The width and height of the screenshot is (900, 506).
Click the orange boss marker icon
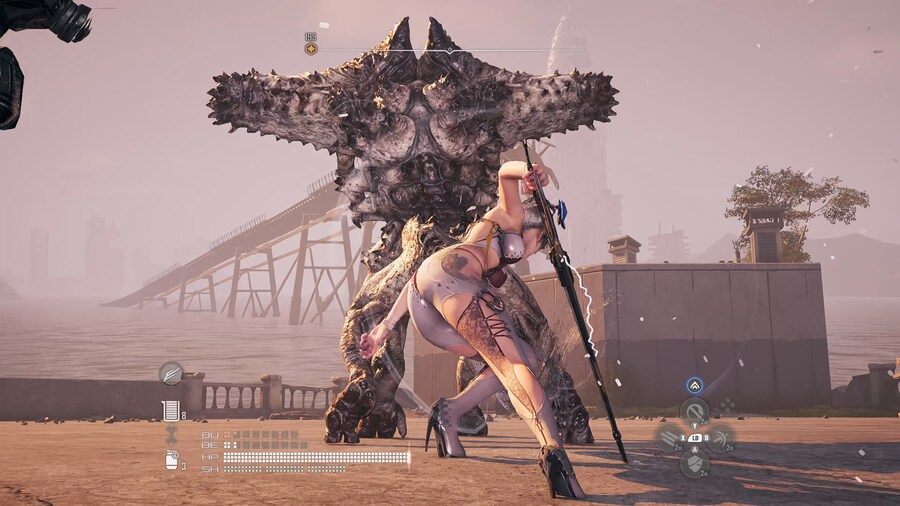pos(311,48)
